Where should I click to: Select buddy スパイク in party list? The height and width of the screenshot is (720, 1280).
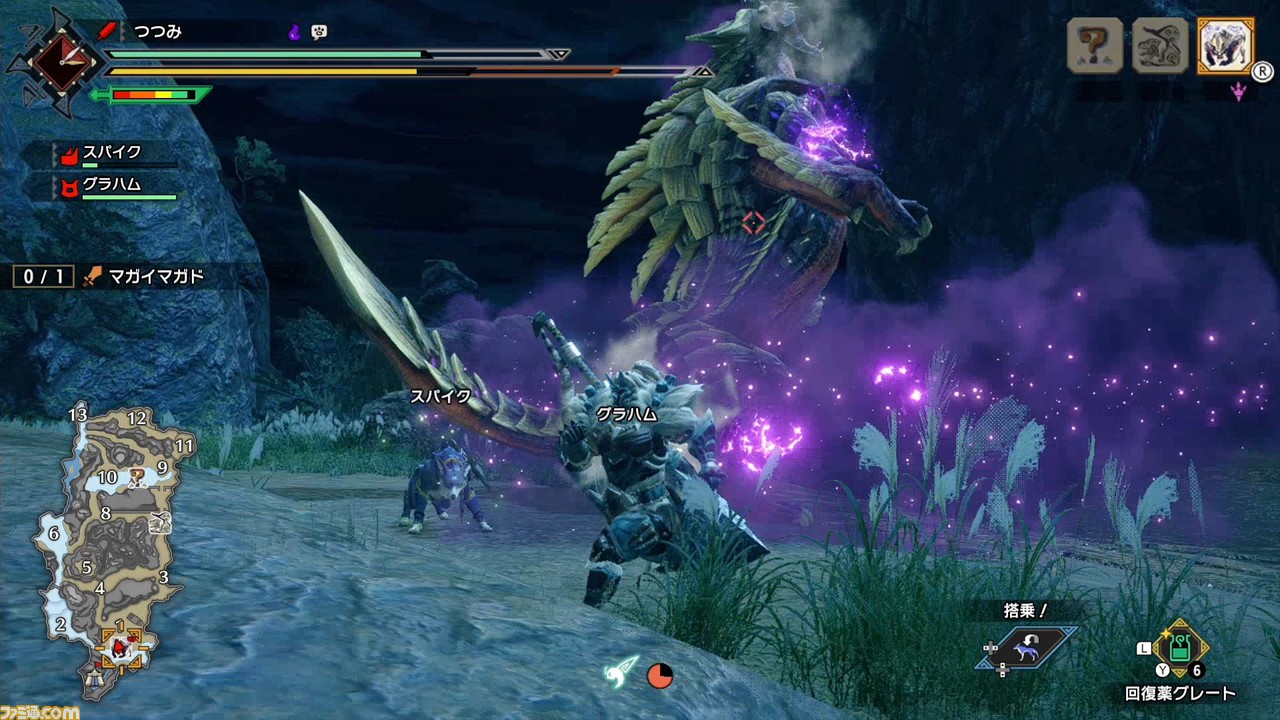110,154
